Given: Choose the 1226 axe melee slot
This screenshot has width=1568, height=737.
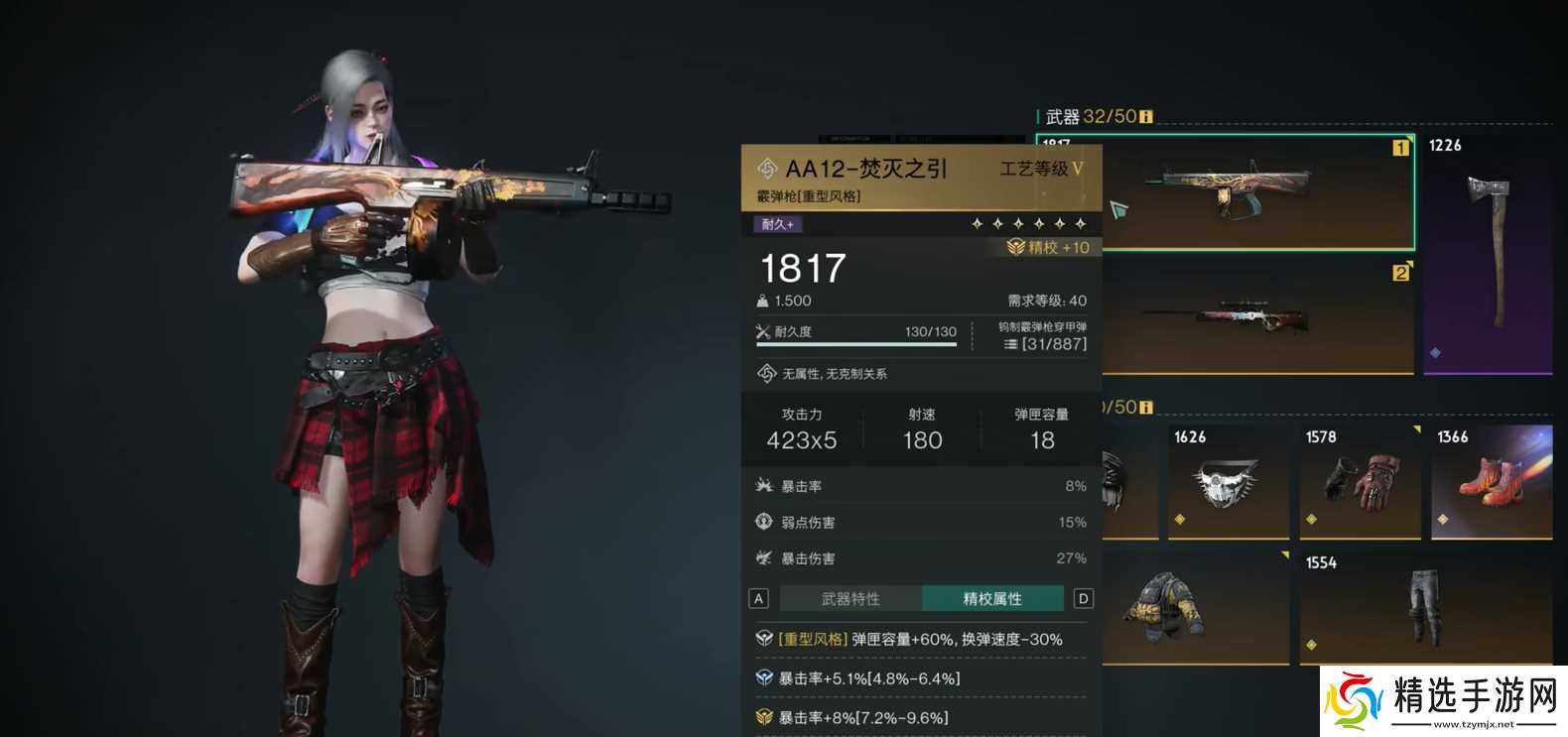Looking at the screenshot, I should point(1488,254).
